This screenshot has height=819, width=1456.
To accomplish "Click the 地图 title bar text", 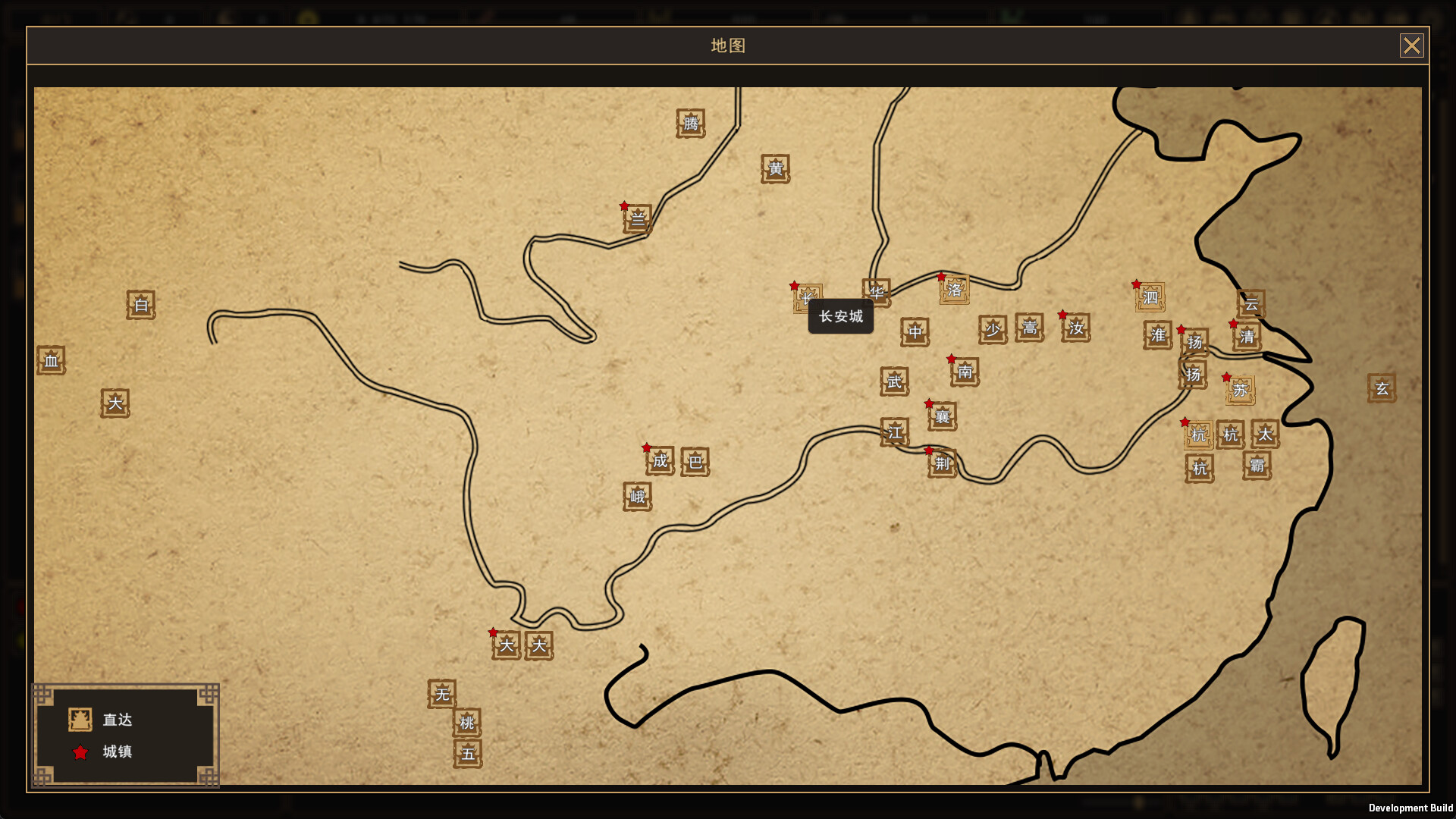I will click(x=727, y=45).
